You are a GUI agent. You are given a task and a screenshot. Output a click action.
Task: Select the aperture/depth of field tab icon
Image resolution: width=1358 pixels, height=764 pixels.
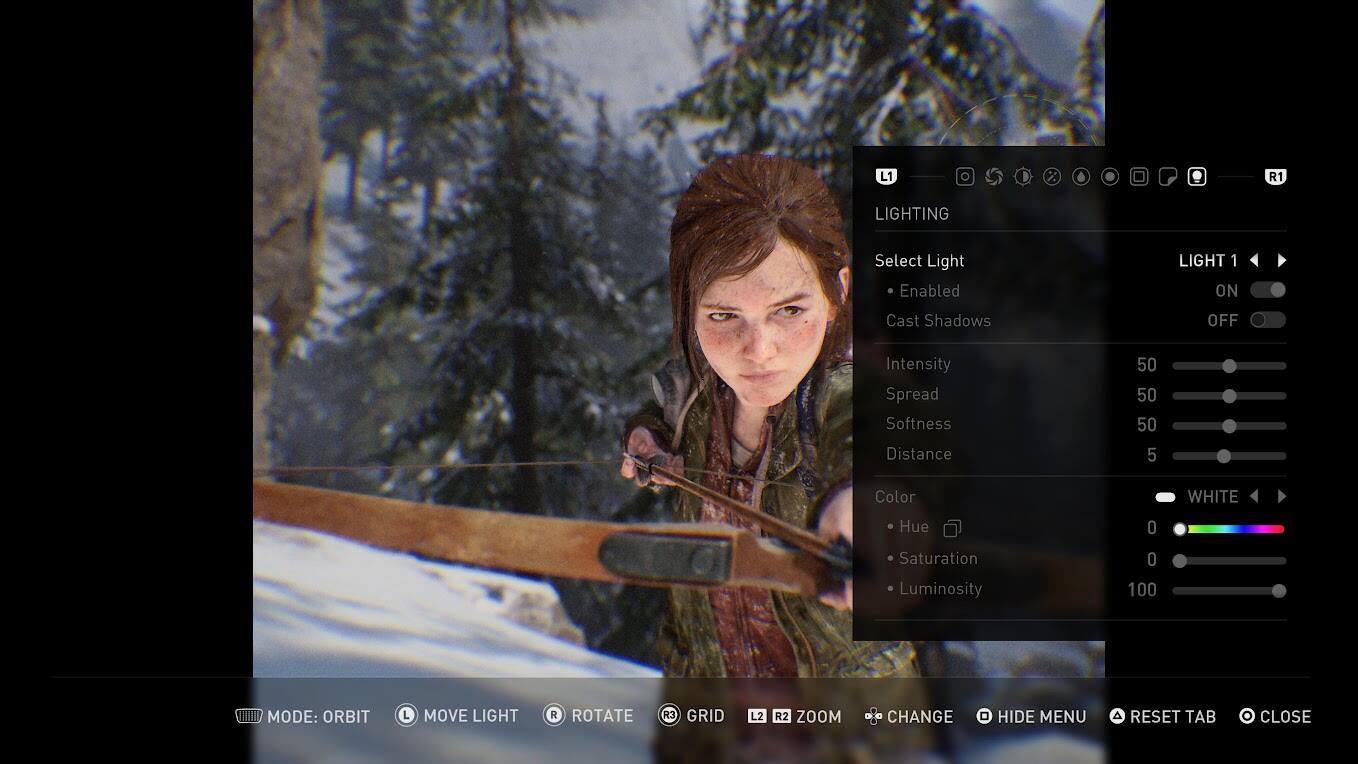(994, 176)
